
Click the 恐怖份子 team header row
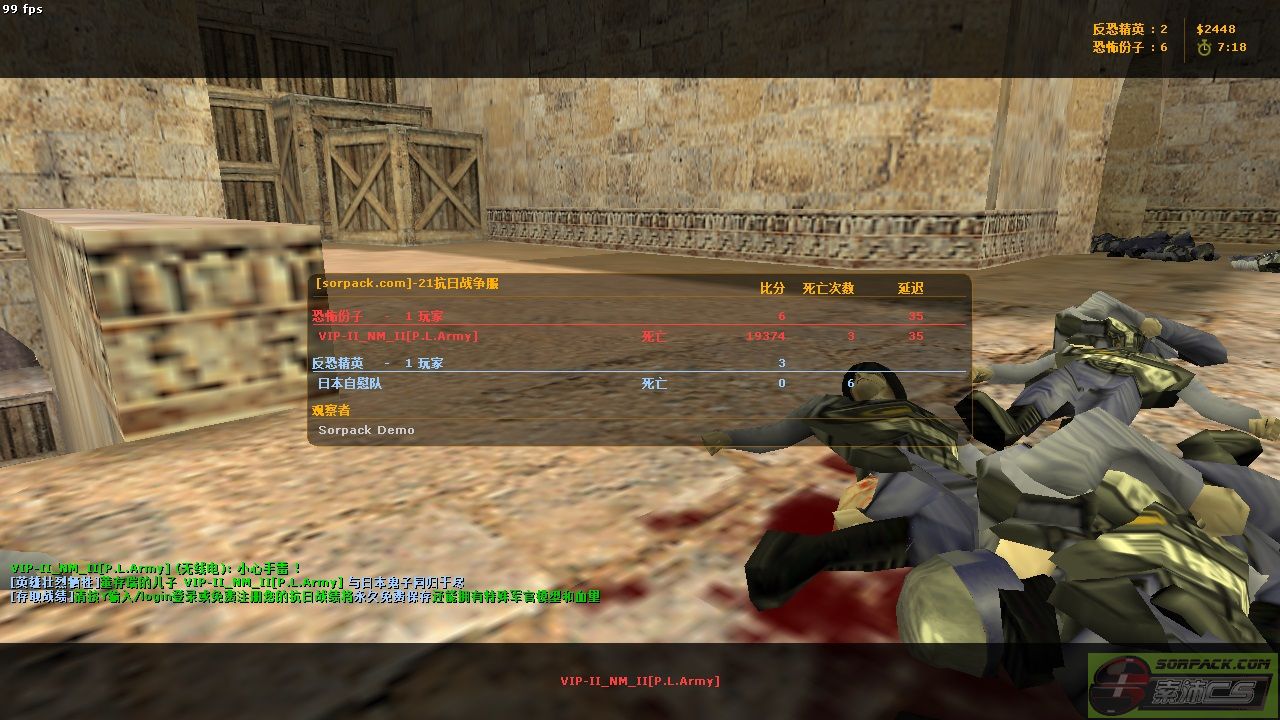(377, 316)
